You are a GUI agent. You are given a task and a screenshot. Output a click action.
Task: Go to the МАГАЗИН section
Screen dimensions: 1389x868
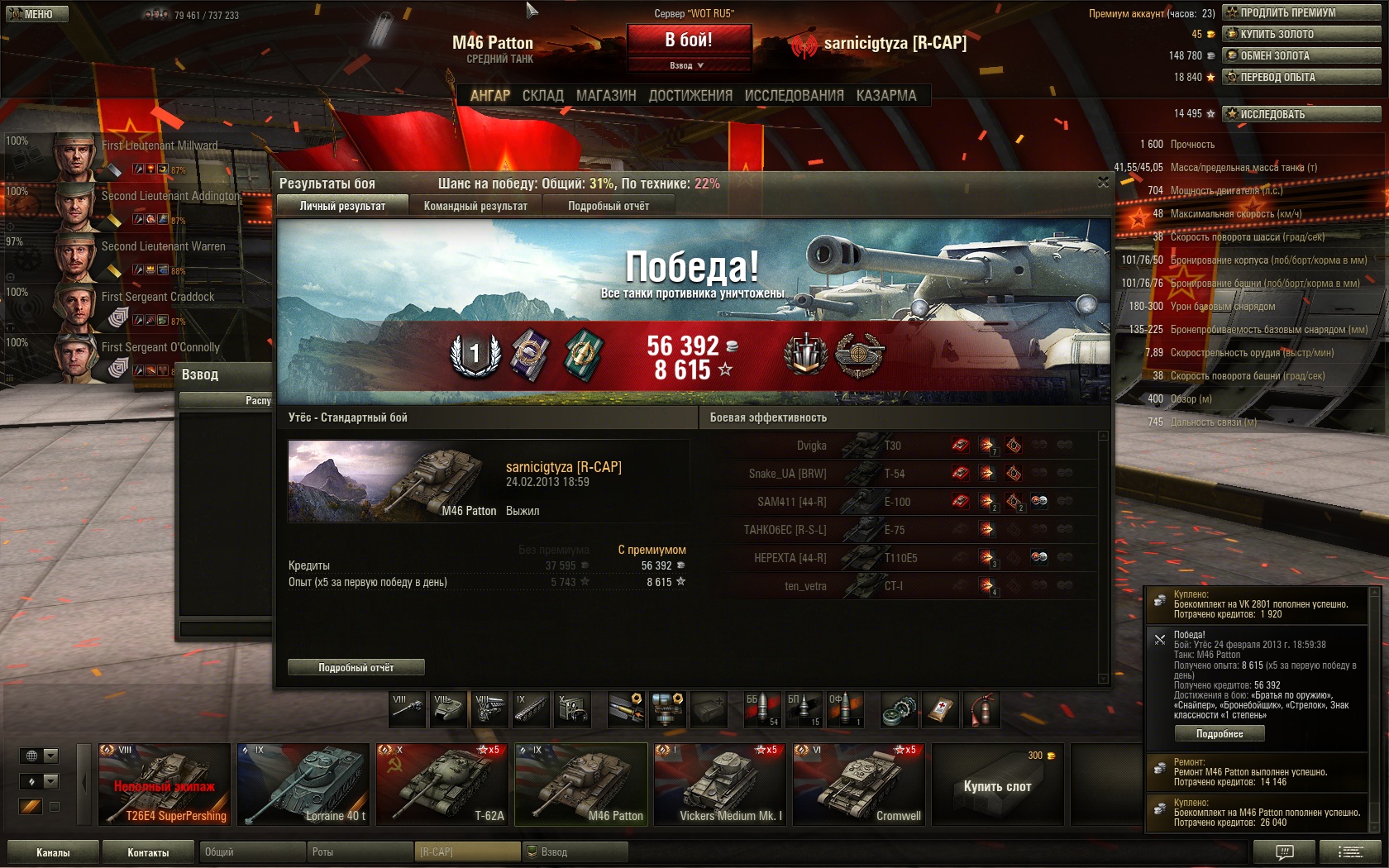[x=606, y=96]
